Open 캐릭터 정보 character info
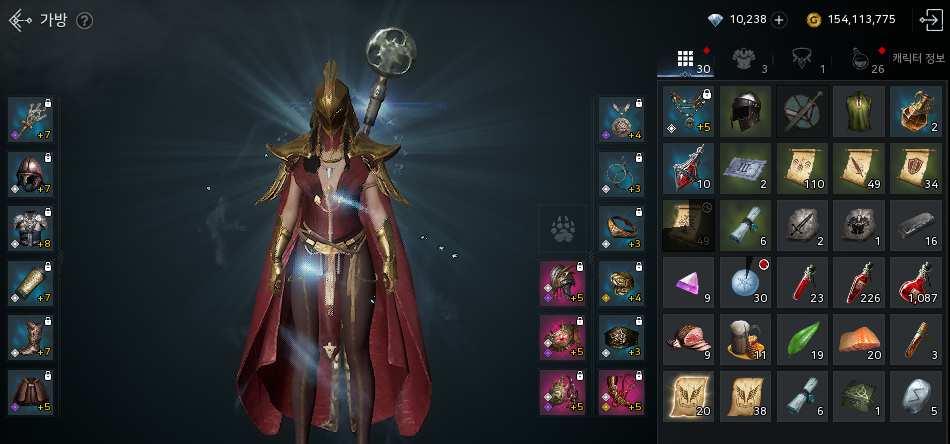Image resolution: width=950 pixels, height=444 pixels. [918, 59]
